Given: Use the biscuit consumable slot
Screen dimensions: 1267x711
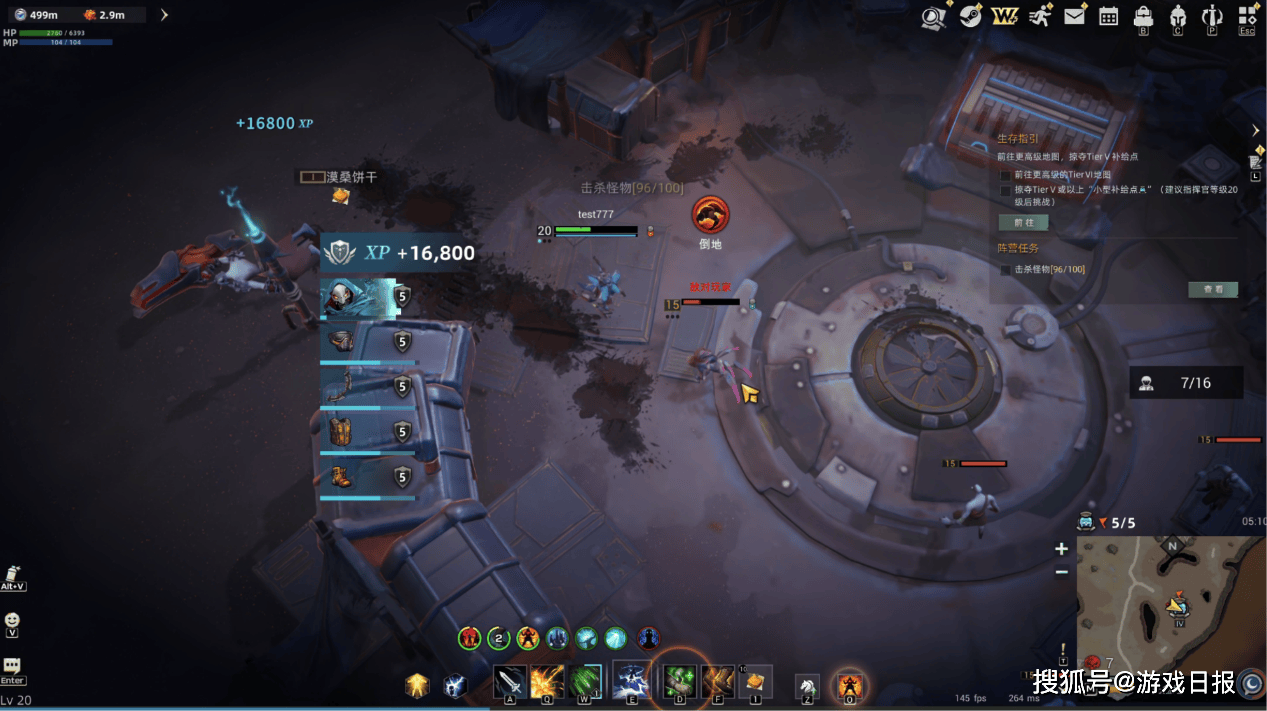Looking at the screenshot, I should point(755,682).
